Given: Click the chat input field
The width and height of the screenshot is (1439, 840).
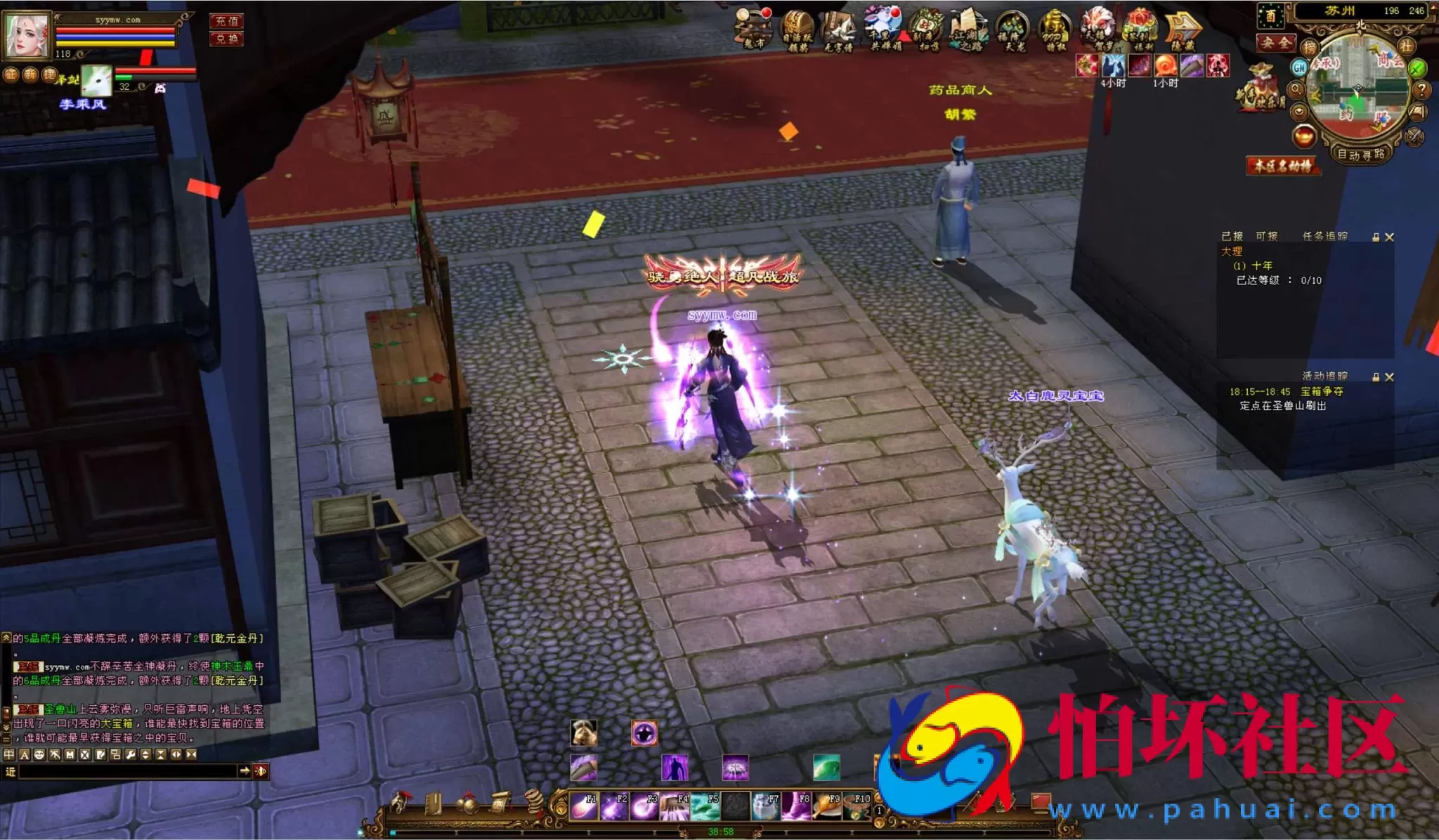Looking at the screenshot, I should click(126, 771).
